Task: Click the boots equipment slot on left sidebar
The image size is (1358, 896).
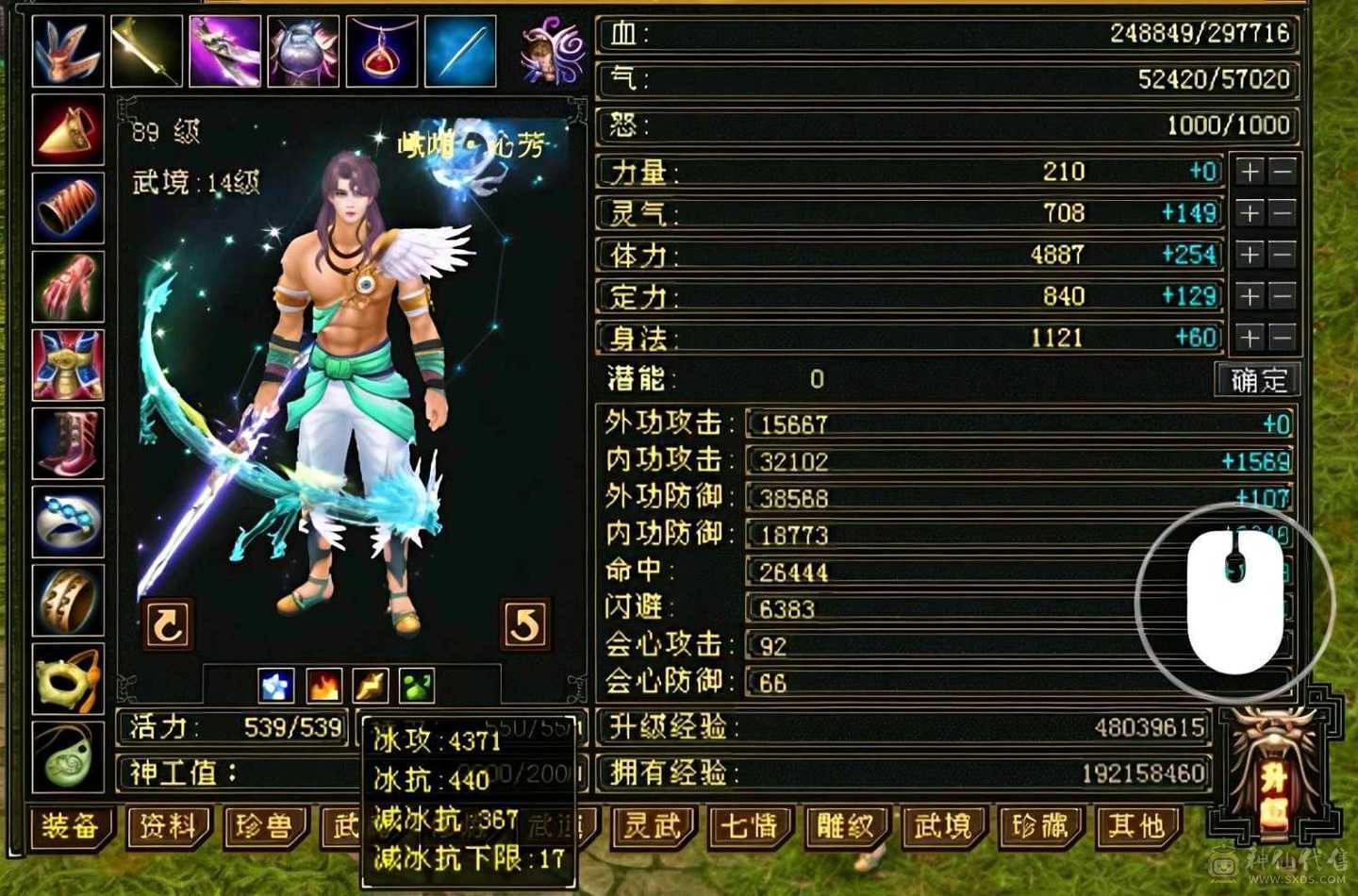Action: (68, 443)
